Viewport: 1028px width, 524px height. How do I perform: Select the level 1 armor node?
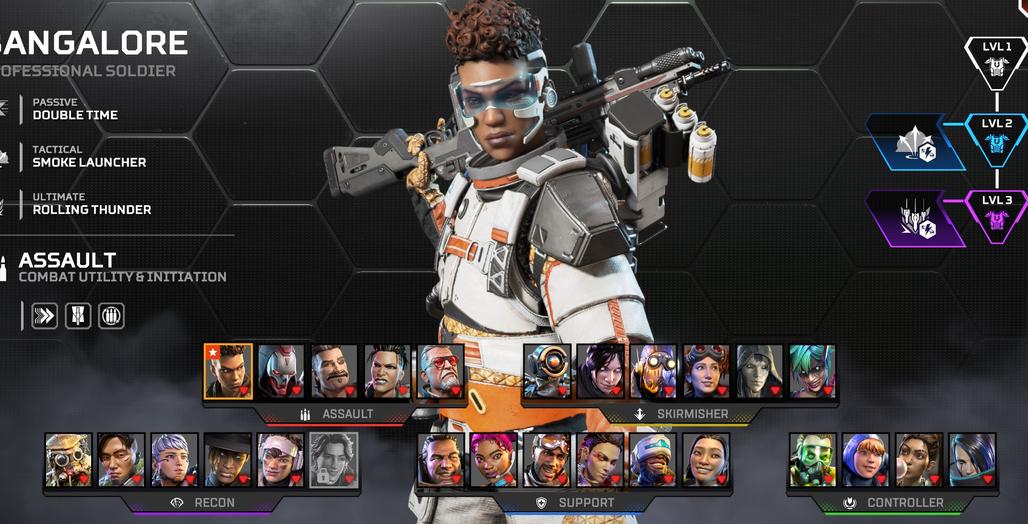996,62
